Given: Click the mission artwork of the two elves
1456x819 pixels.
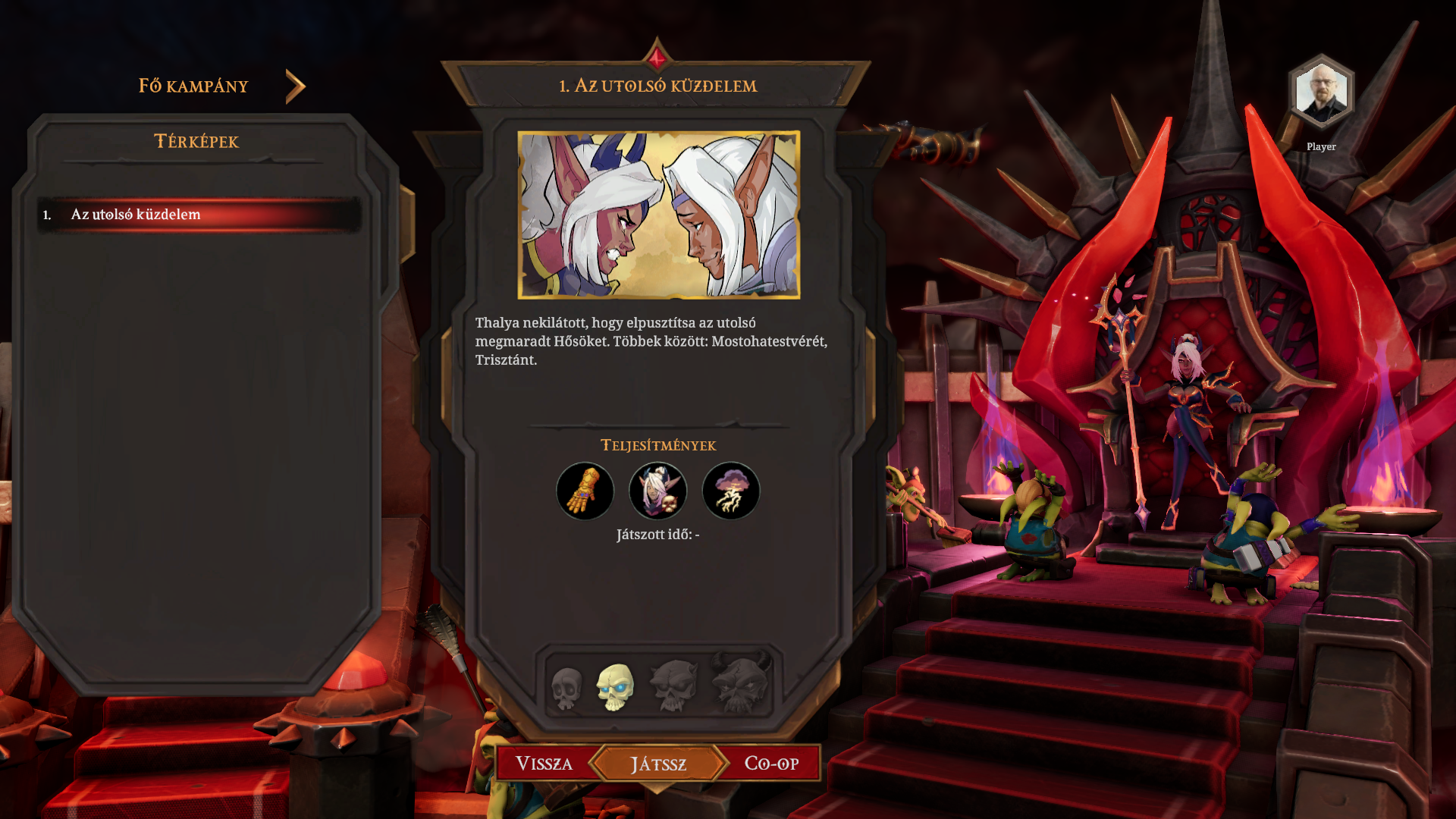Looking at the screenshot, I should [x=658, y=215].
